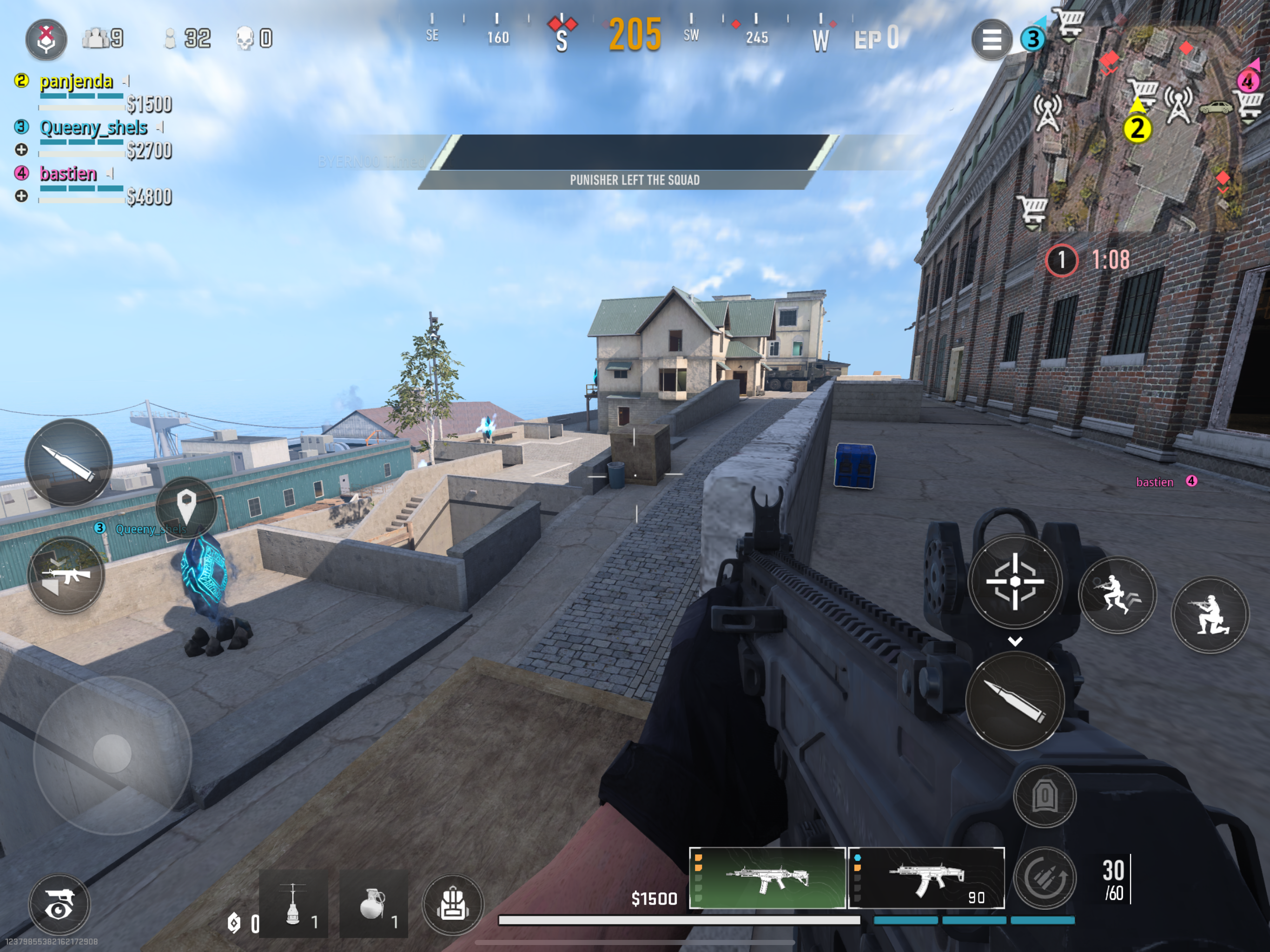Tap the pistol peek-fire icon

[59, 904]
